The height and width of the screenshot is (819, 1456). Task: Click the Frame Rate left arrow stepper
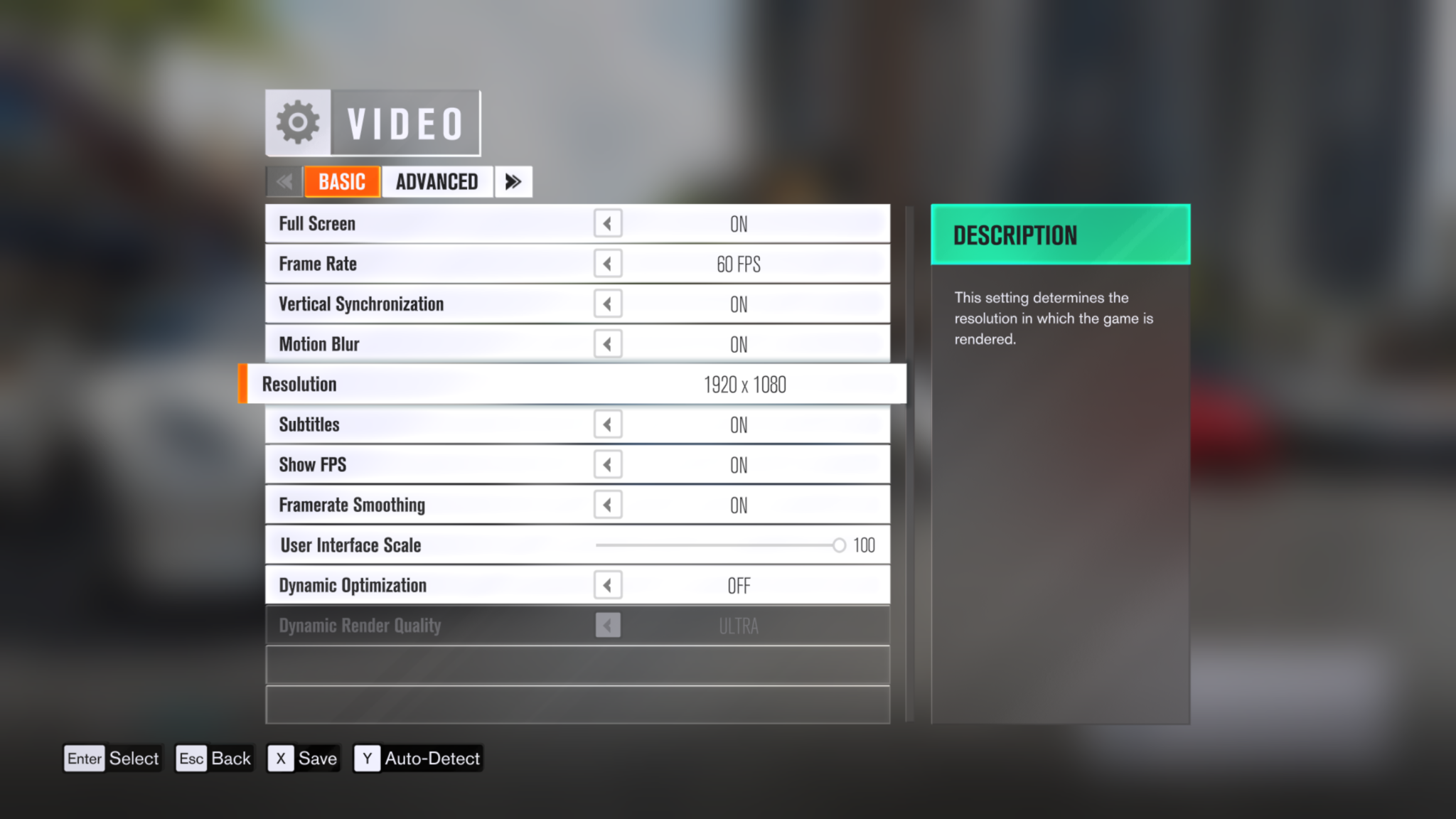(x=608, y=263)
